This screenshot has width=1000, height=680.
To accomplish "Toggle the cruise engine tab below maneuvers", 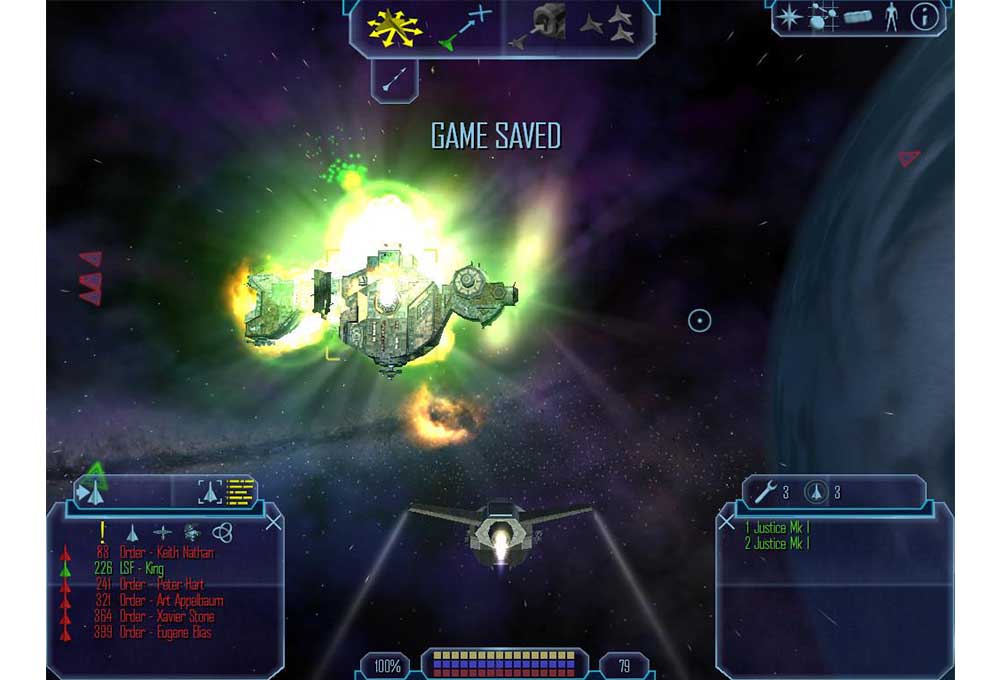I will pyautogui.click(x=394, y=78).
